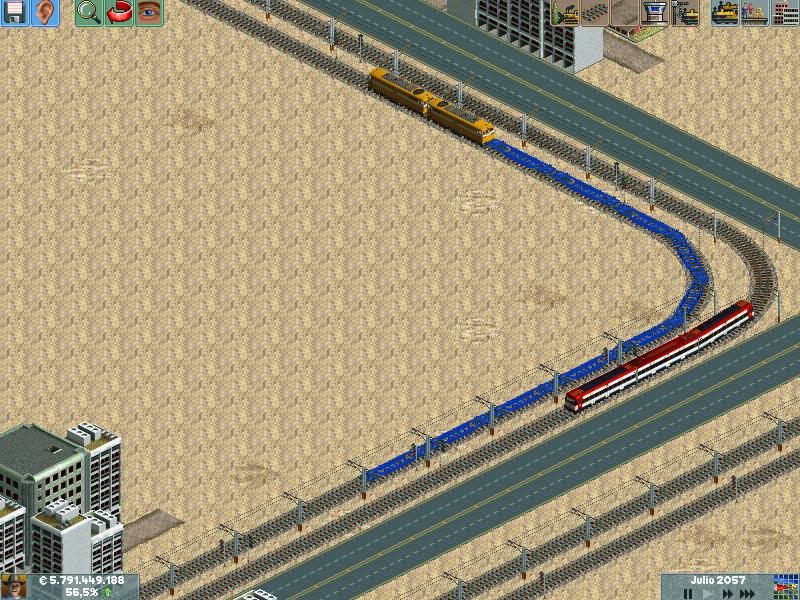Open the yellow train vehicle list
This screenshot has width=800, height=600.
click(x=725, y=13)
